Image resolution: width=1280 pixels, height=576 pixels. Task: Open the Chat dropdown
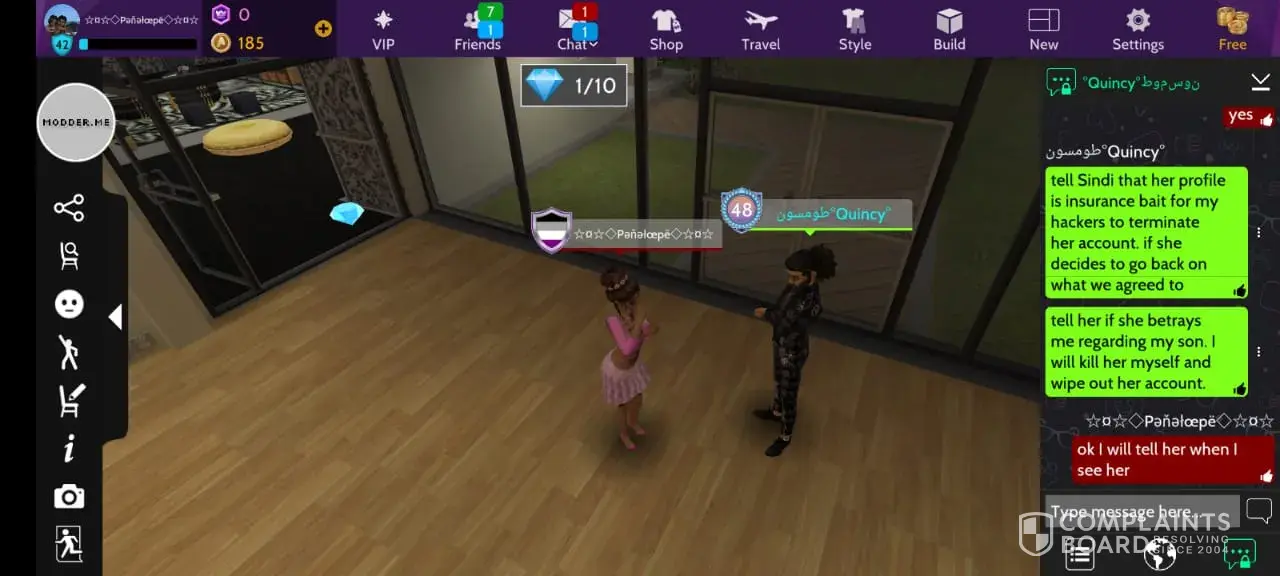tap(577, 28)
